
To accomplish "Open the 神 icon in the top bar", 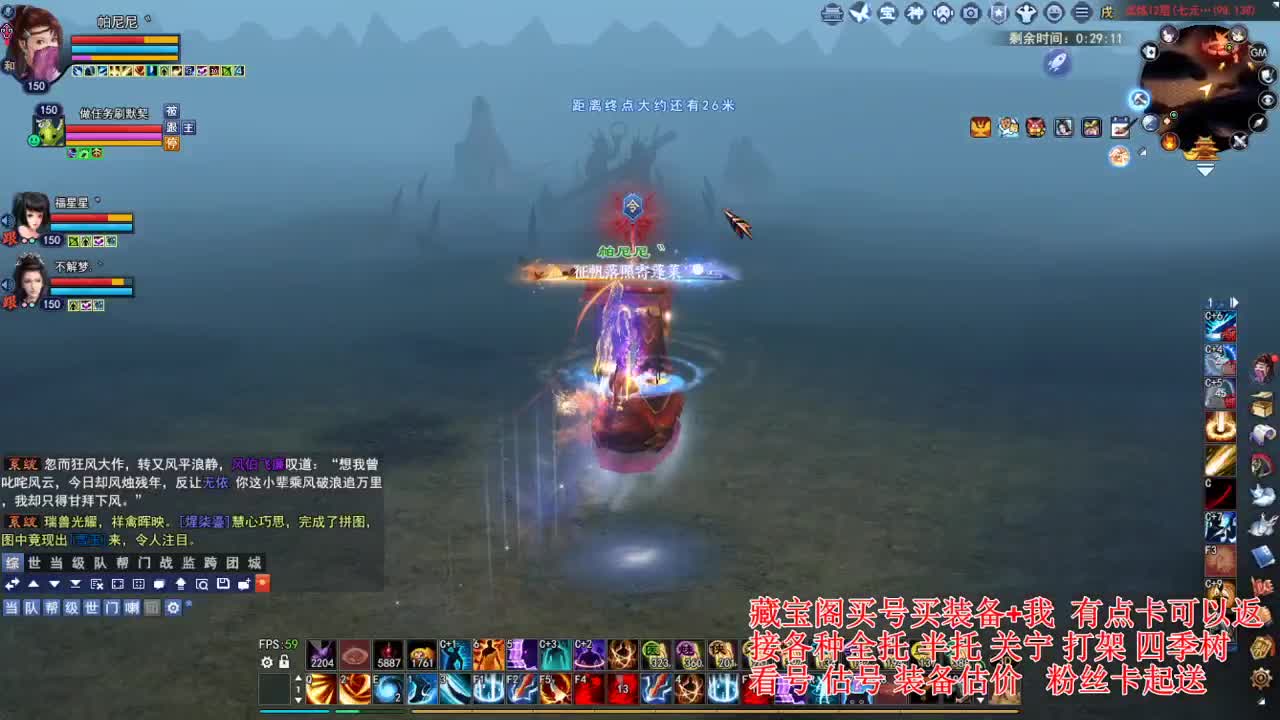I will click(x=915, y=13).
